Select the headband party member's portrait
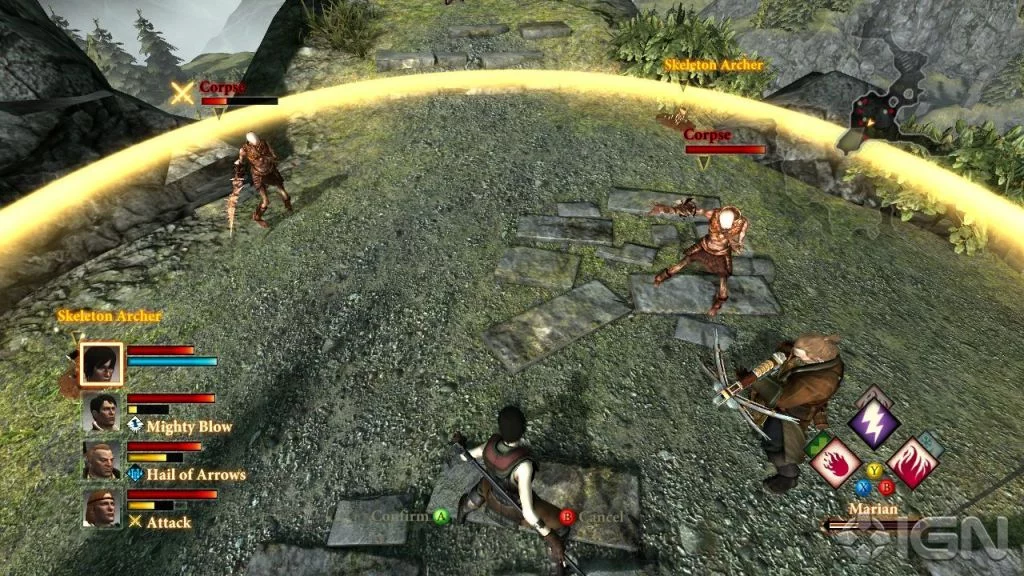The height and width of the screenshot is (576, 1024). (x=101, y=507)
